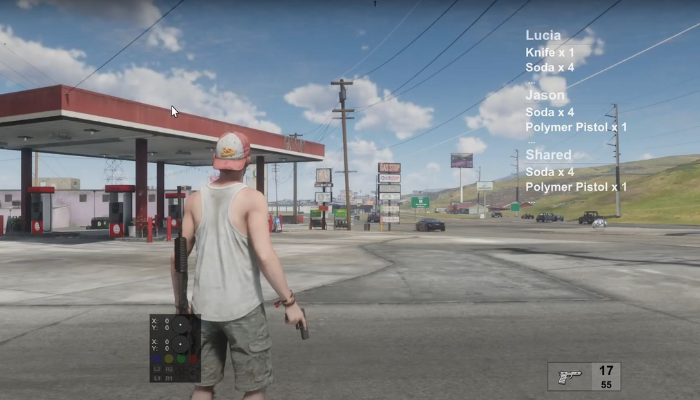Choose Jason's Polymer Pistol x 1 entry

coord(576,127)
